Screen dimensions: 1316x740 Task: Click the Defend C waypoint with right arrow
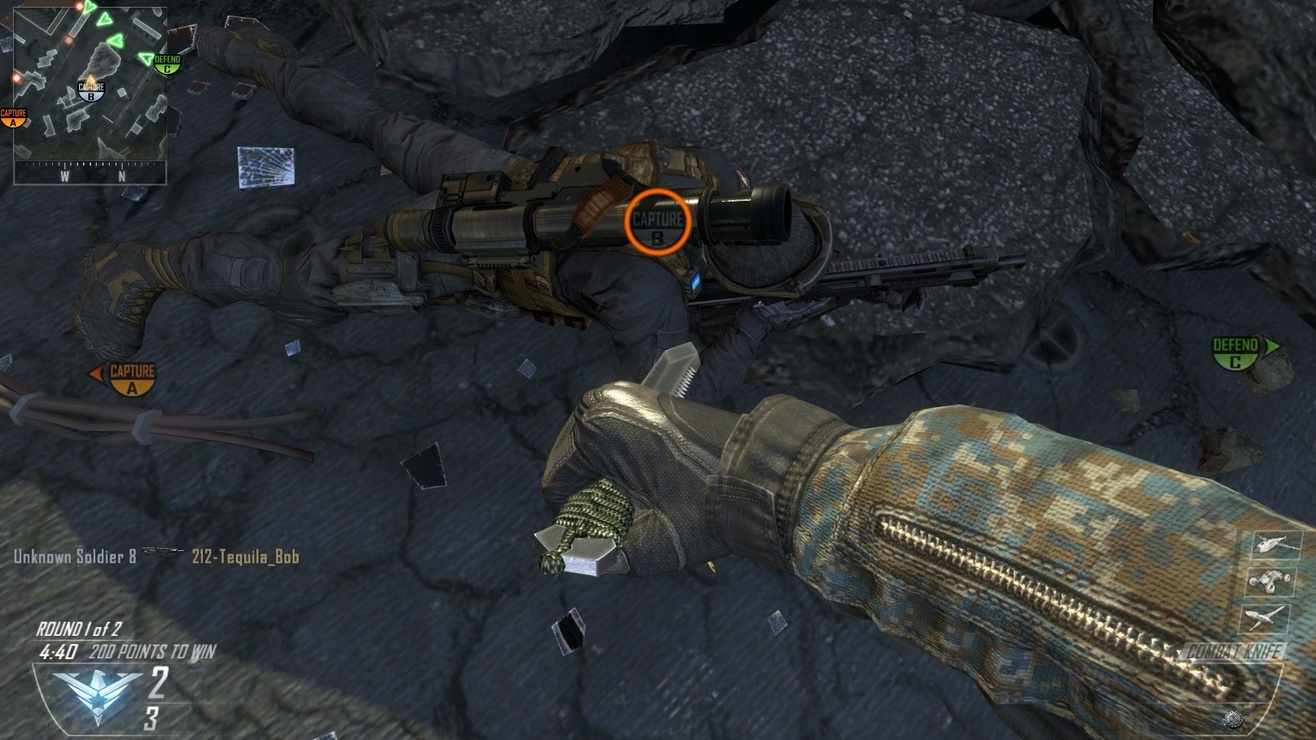click(x=1237, y=352)
